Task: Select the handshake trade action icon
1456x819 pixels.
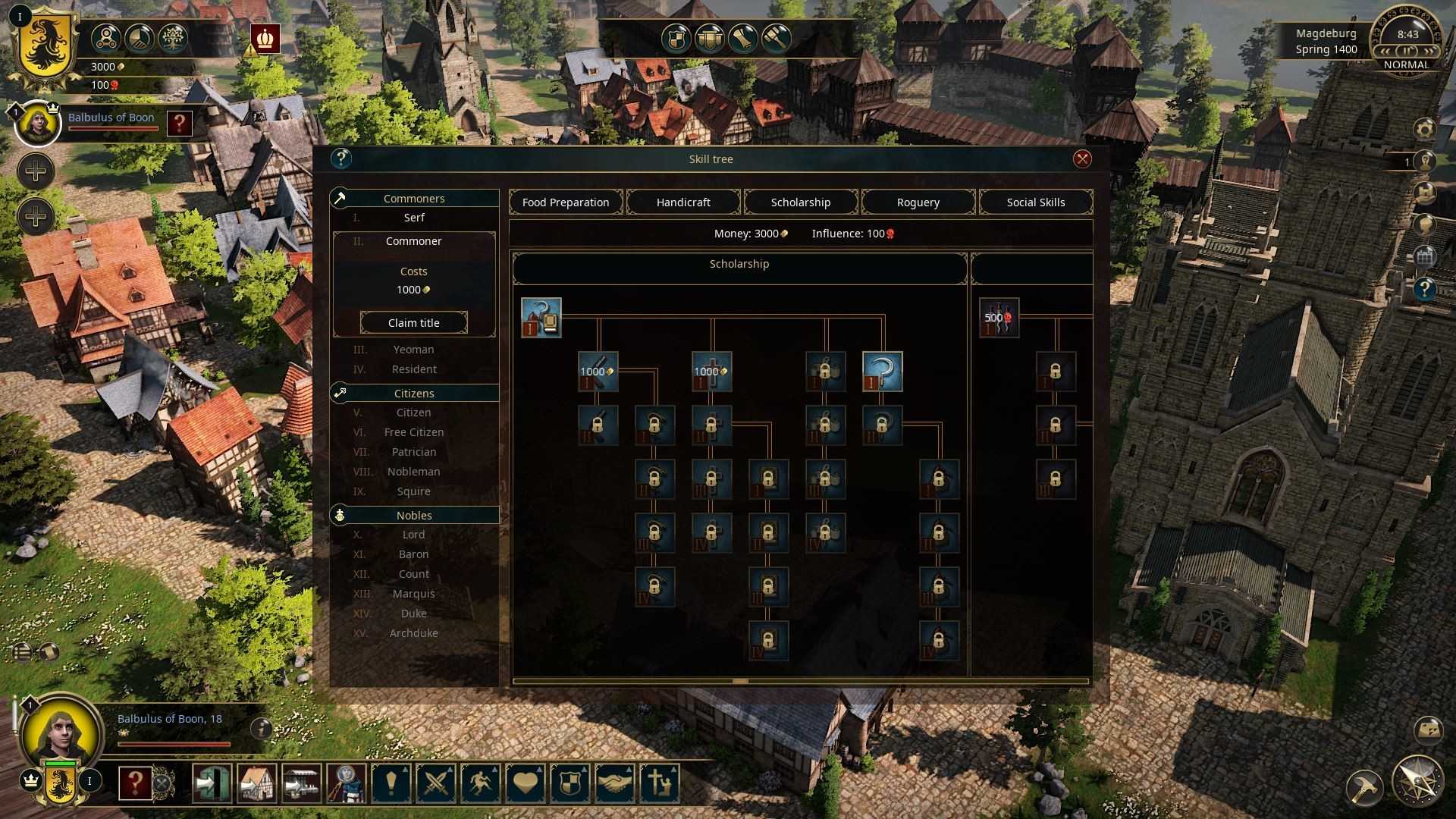Action: pyautogui.click(x=614, y=783)
